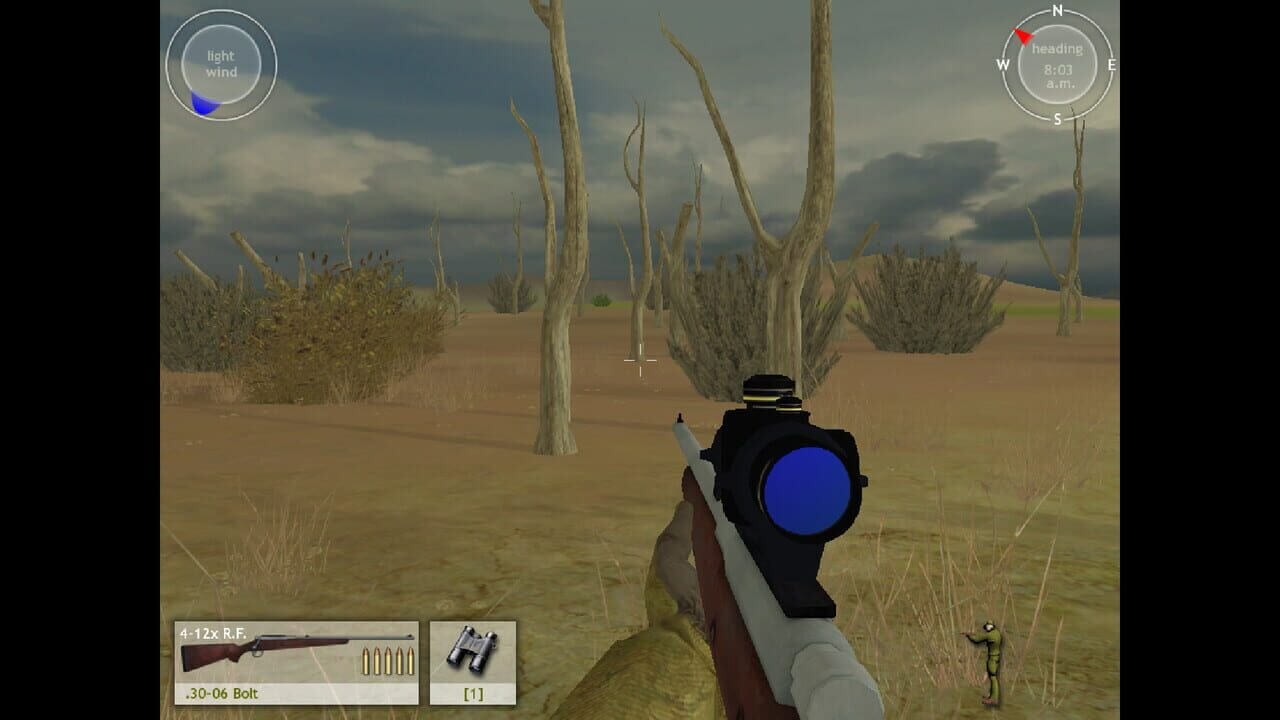
Task: Click the heading compass dial
Action: tap(1057, 65)
